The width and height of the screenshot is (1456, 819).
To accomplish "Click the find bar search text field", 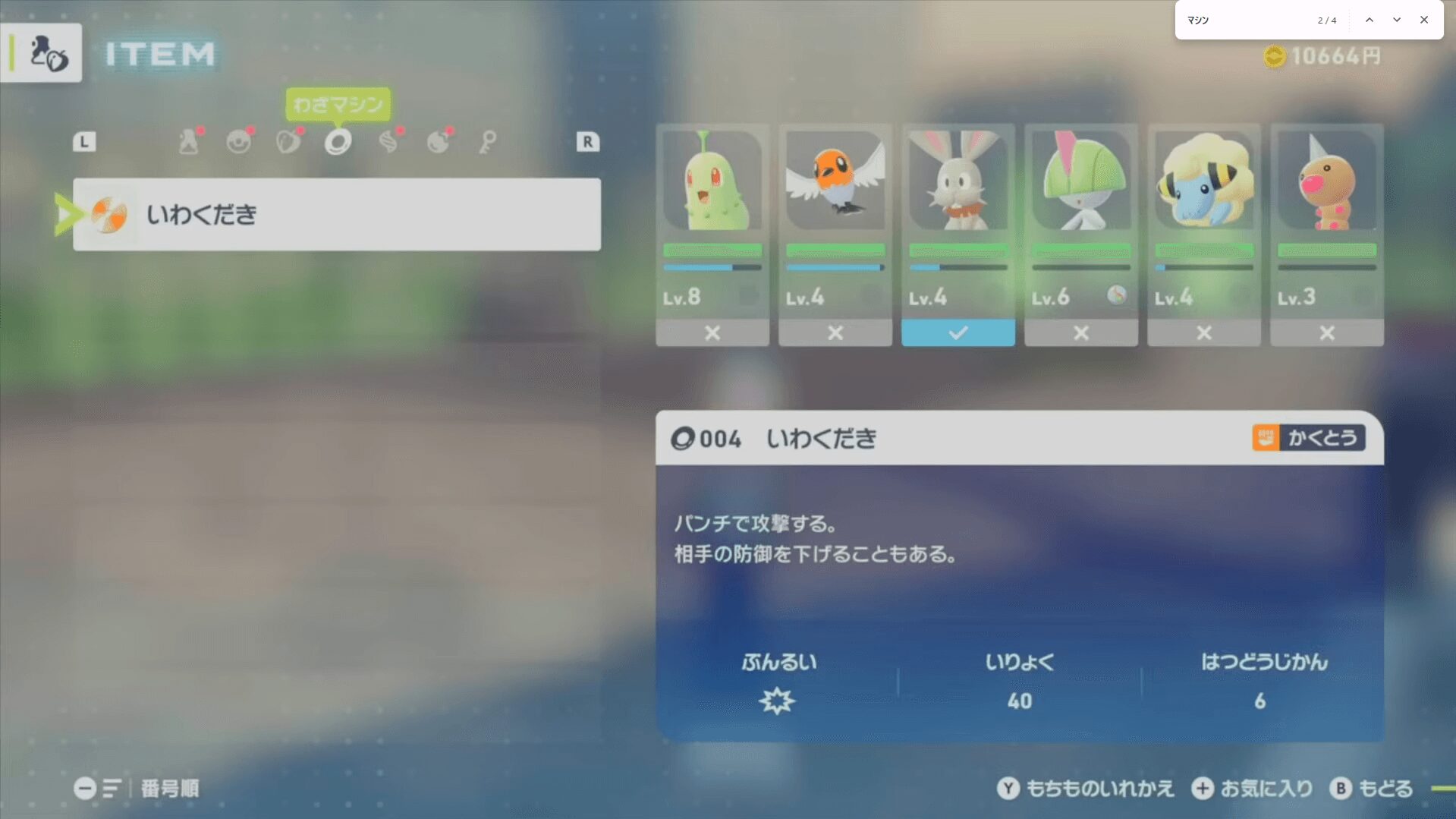I will (1248, 20).
